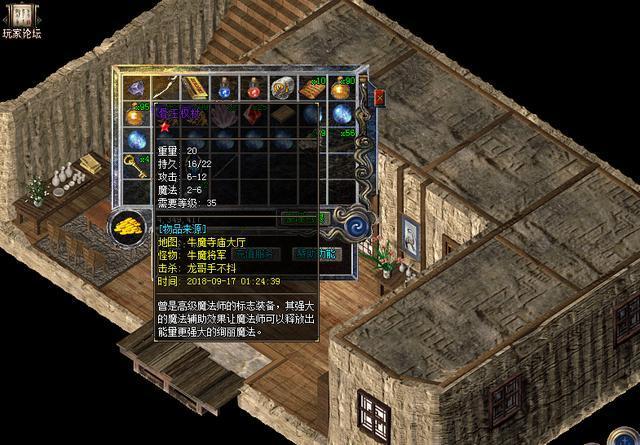Use the blue mana potion slot
This screenshot has height=445, width=640.
(225, 87)
